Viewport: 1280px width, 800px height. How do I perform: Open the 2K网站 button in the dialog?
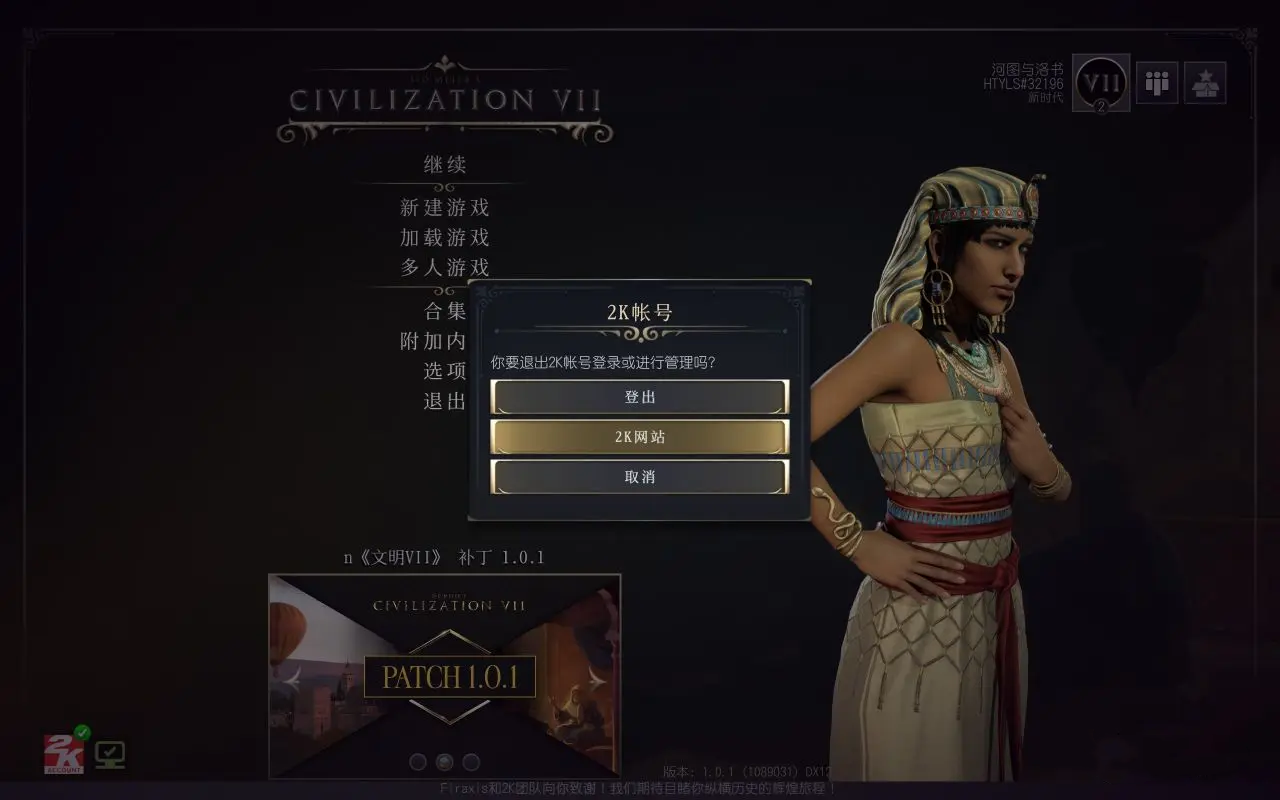[x=640, y=437]
